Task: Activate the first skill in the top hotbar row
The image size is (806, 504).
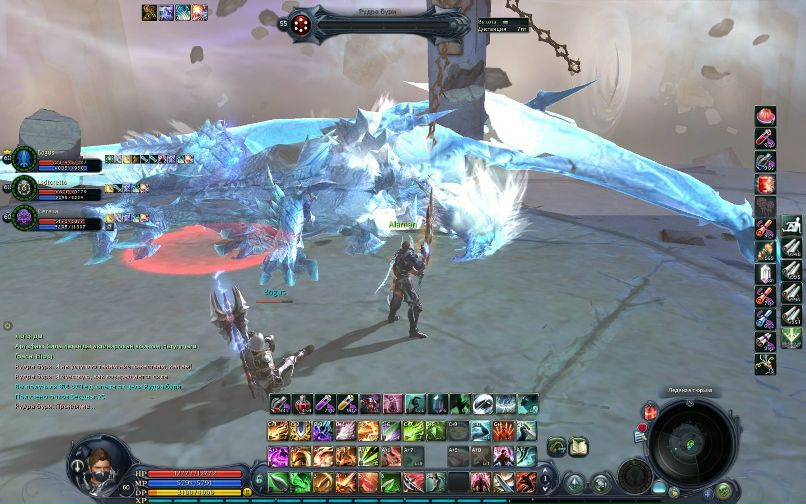Action: [x=278, y=404]
